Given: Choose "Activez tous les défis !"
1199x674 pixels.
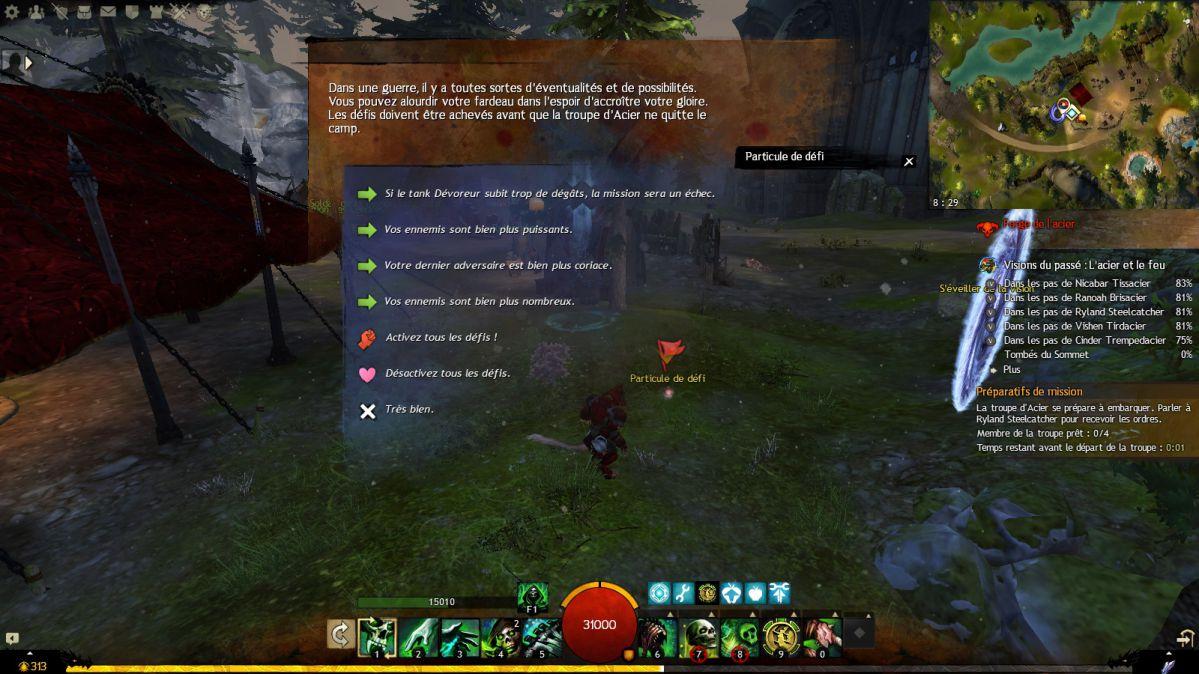Looking at the screenshot, I should tap(440, 338).
